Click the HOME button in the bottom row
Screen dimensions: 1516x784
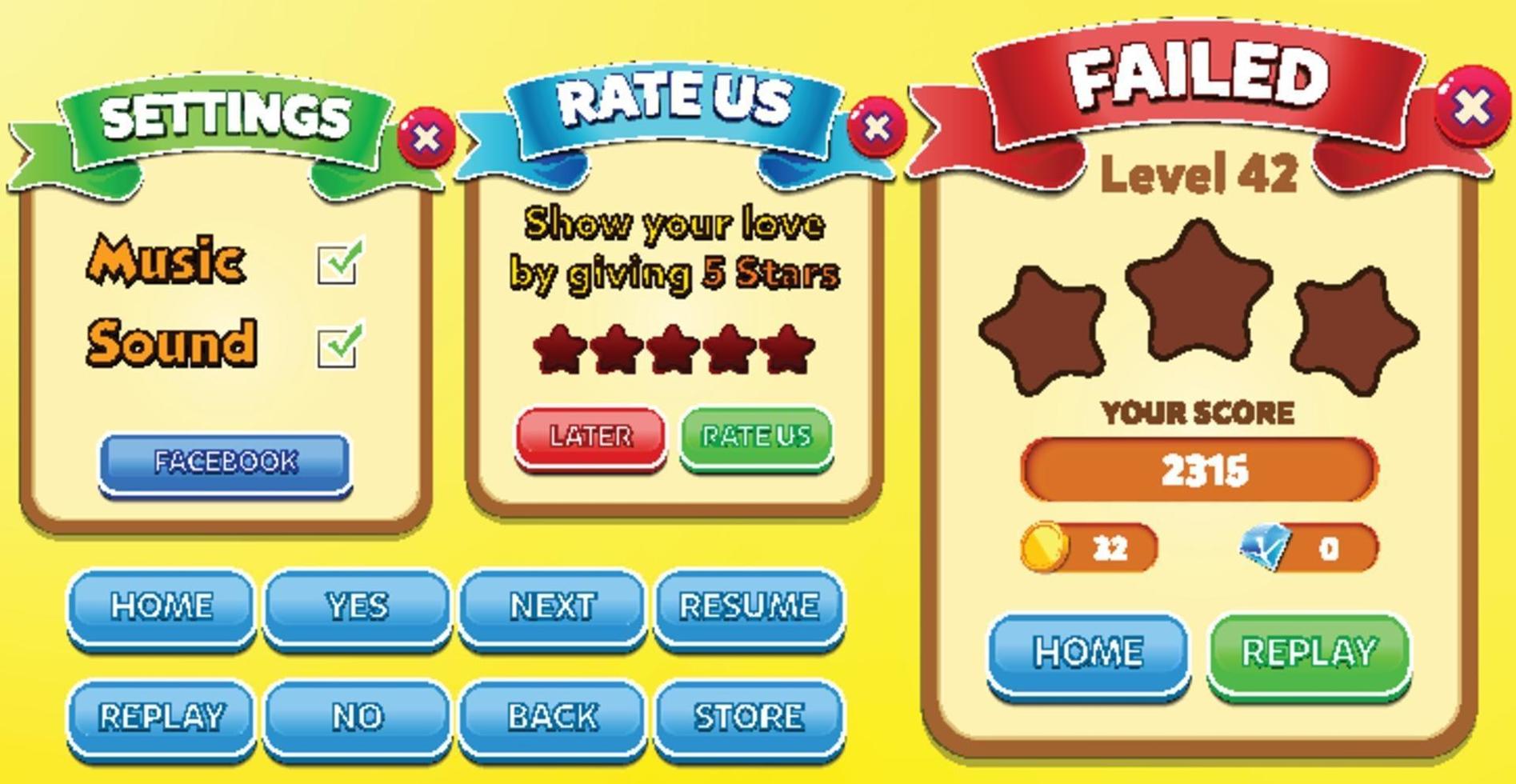(x=162, y=606)
